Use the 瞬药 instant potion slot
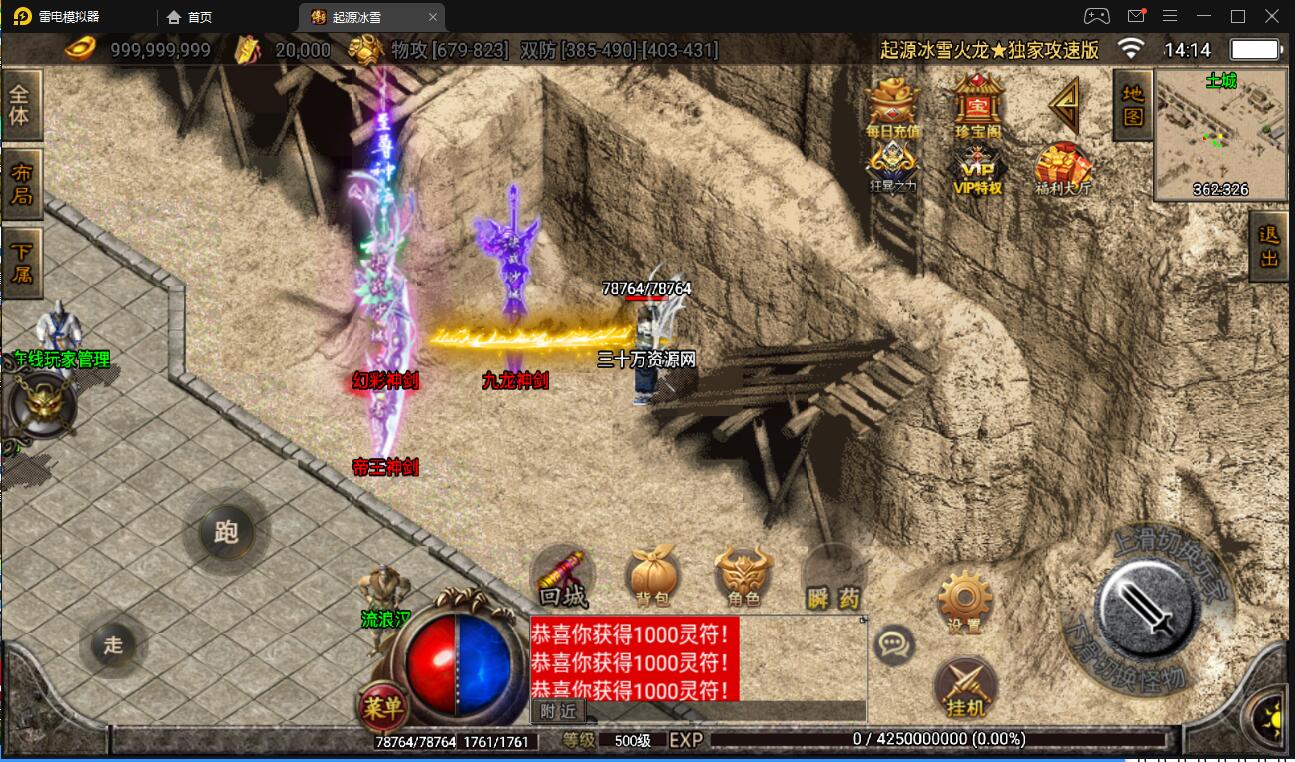Image resolution: width=1295 pixels, height=762 pixels. tap(833, 580)
